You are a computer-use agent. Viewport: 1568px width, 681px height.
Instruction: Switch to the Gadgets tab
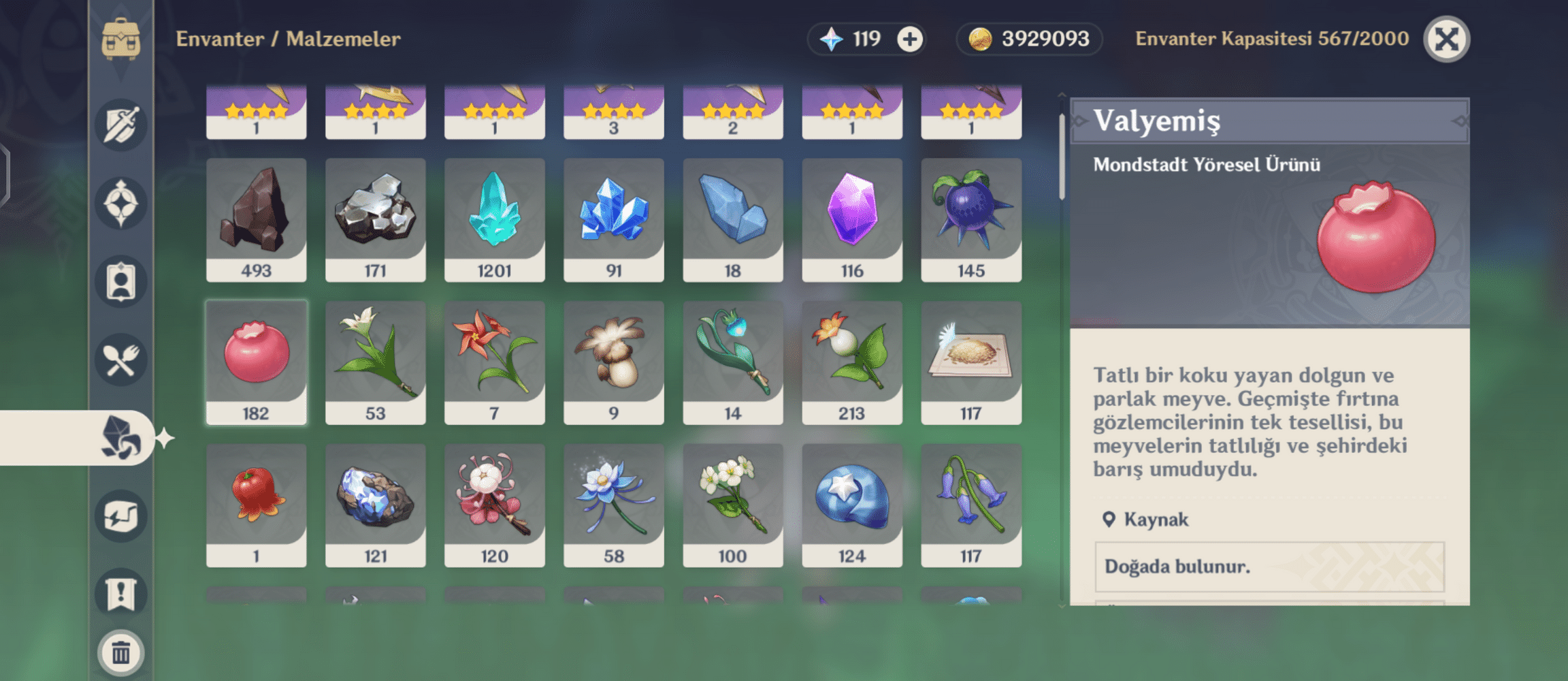click(x=121, y=516)
